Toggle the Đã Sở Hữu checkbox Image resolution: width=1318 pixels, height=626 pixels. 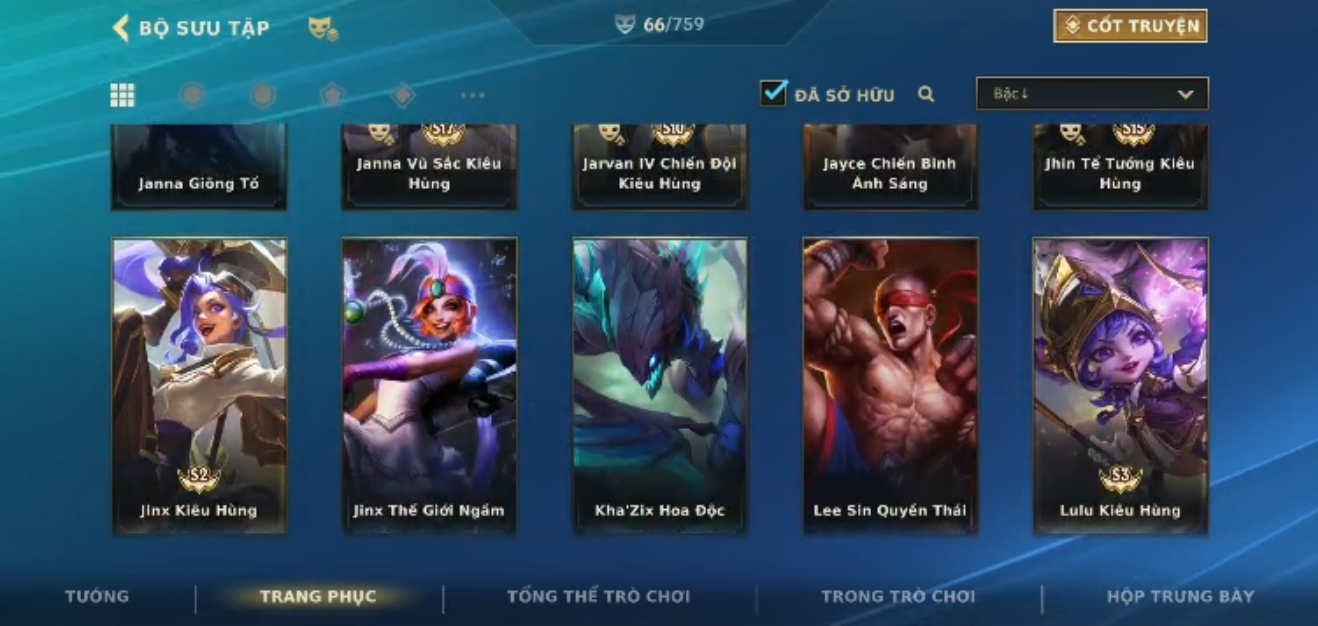point(773,94)
